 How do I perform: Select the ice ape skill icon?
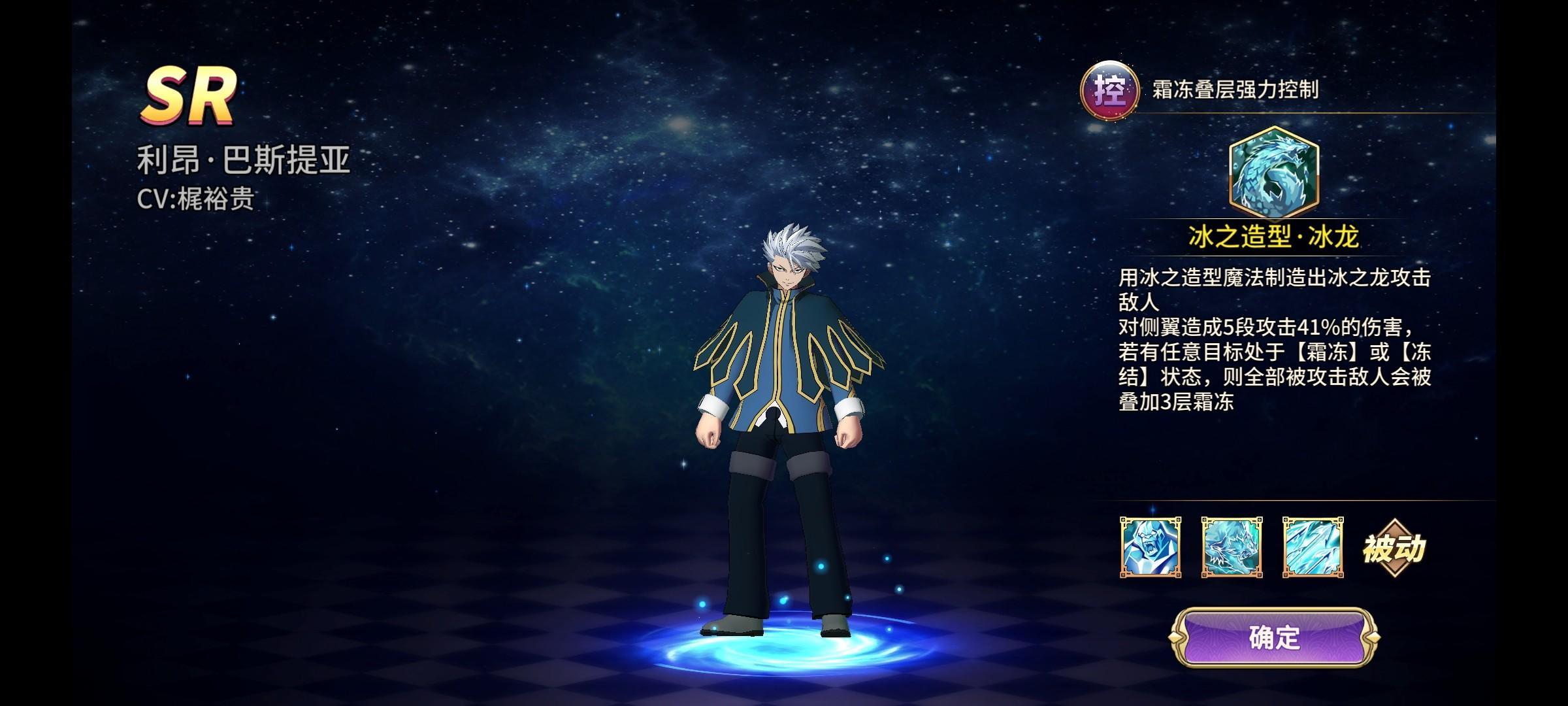pyautogui.click(x=1151, y=547)
